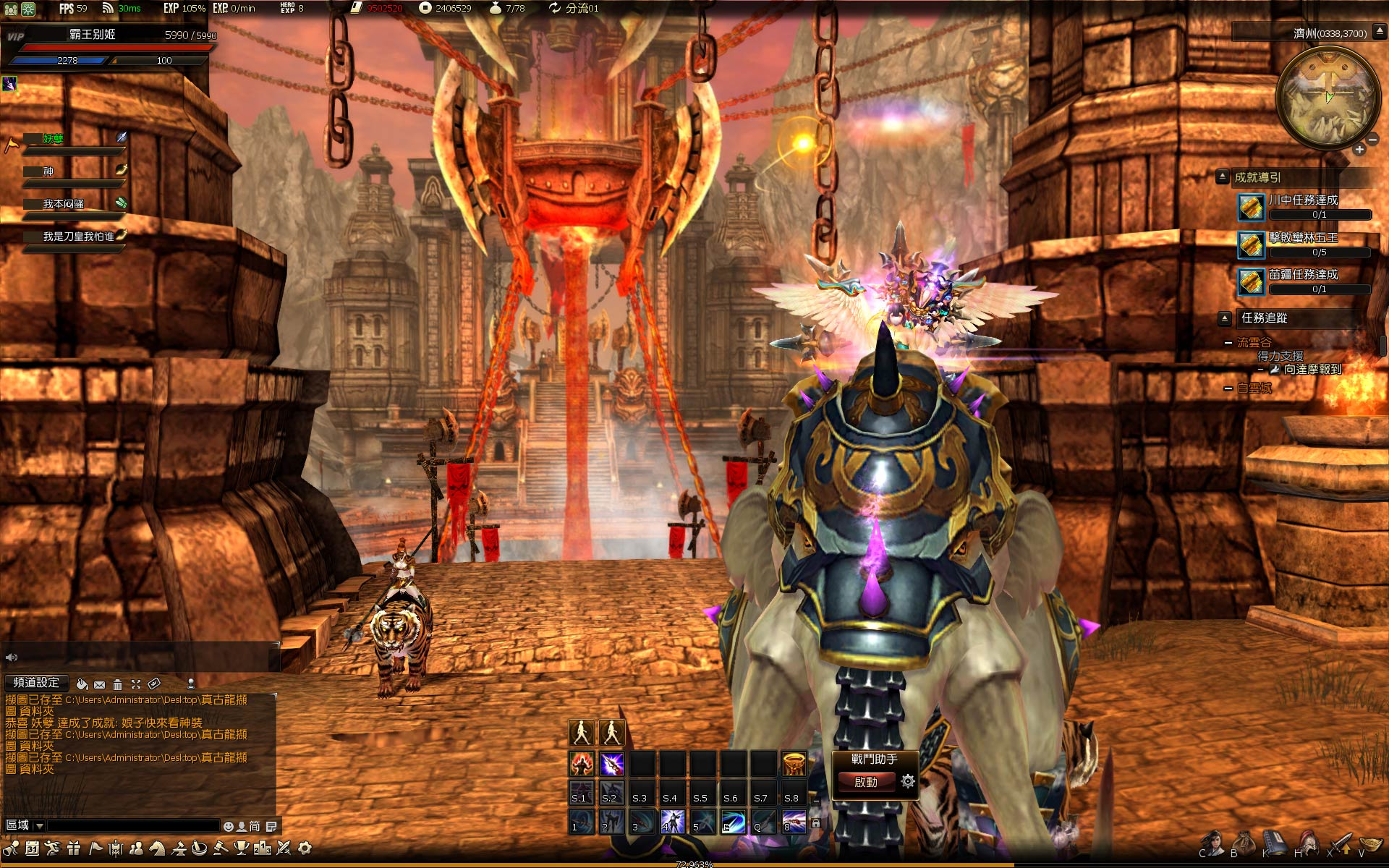Viewport: 1389px width, 868px height.
Task: Open system settings gear in bottom menu
Action: (305, 848)
